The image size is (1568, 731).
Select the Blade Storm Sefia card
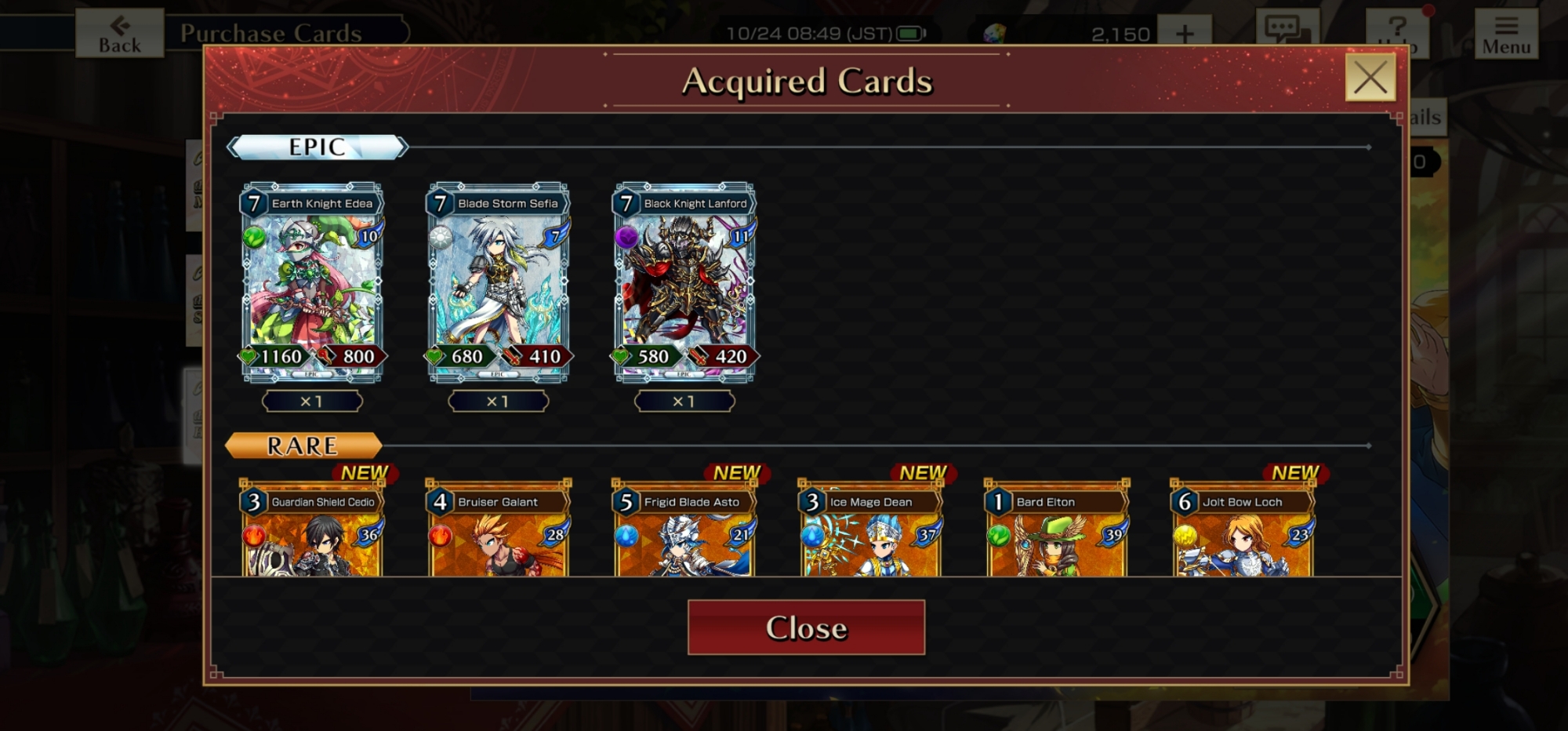click(x=499, y=283)
